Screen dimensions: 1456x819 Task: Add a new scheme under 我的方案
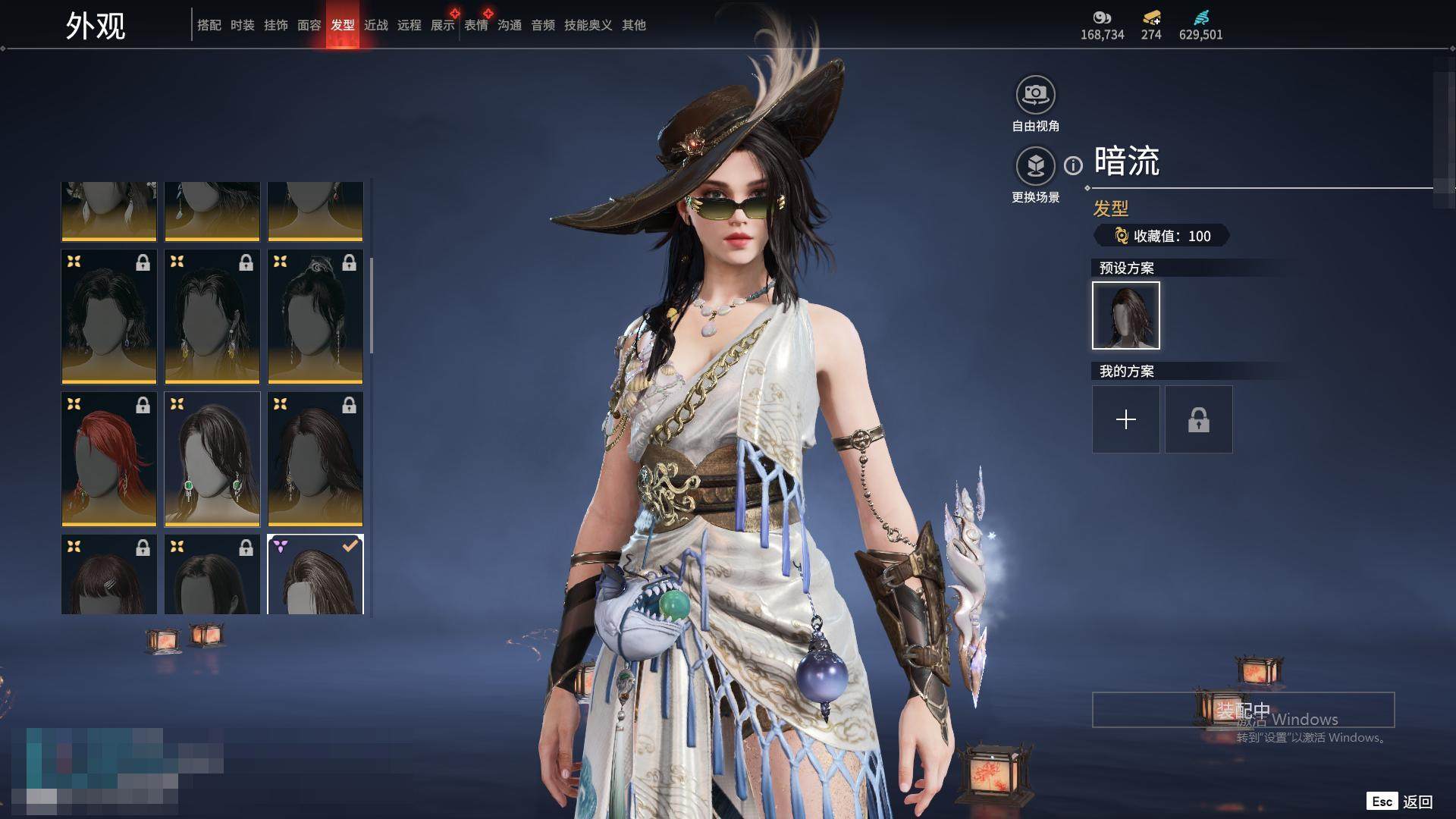click(x=1126, y=419)
